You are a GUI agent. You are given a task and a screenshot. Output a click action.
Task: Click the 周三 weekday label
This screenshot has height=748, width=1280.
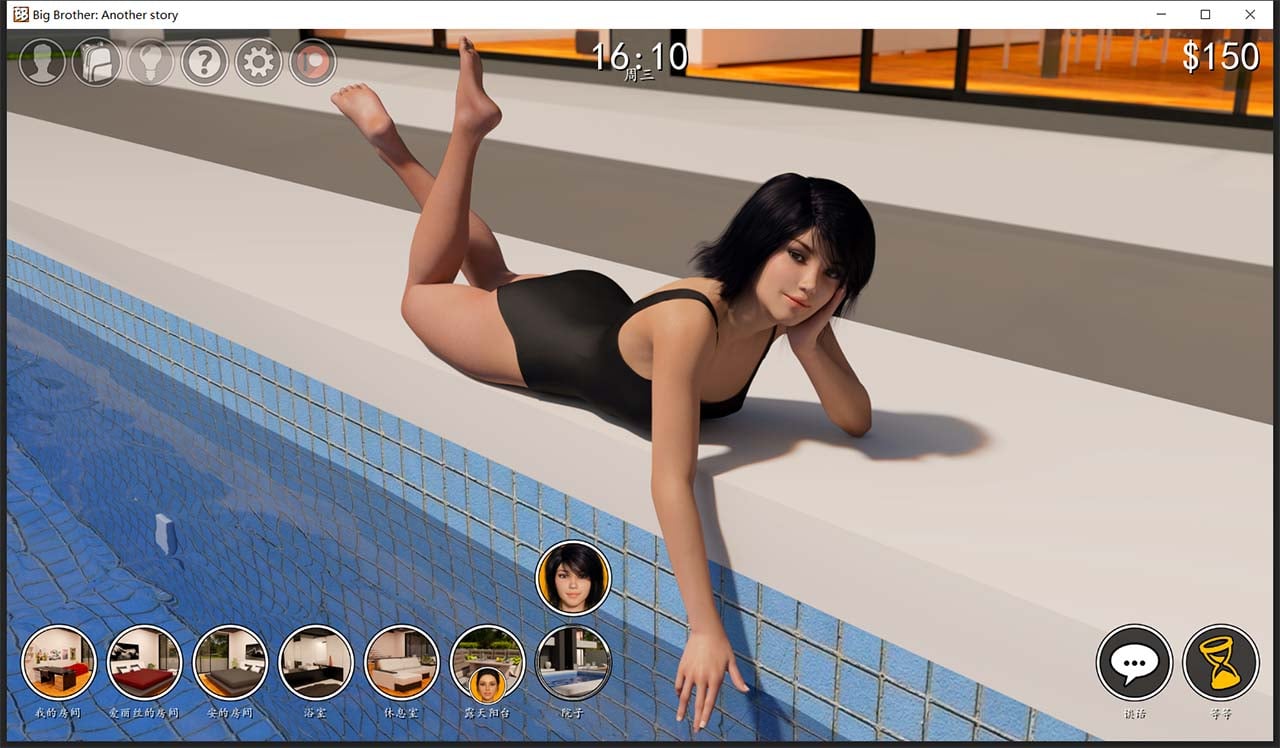(640, 75)
